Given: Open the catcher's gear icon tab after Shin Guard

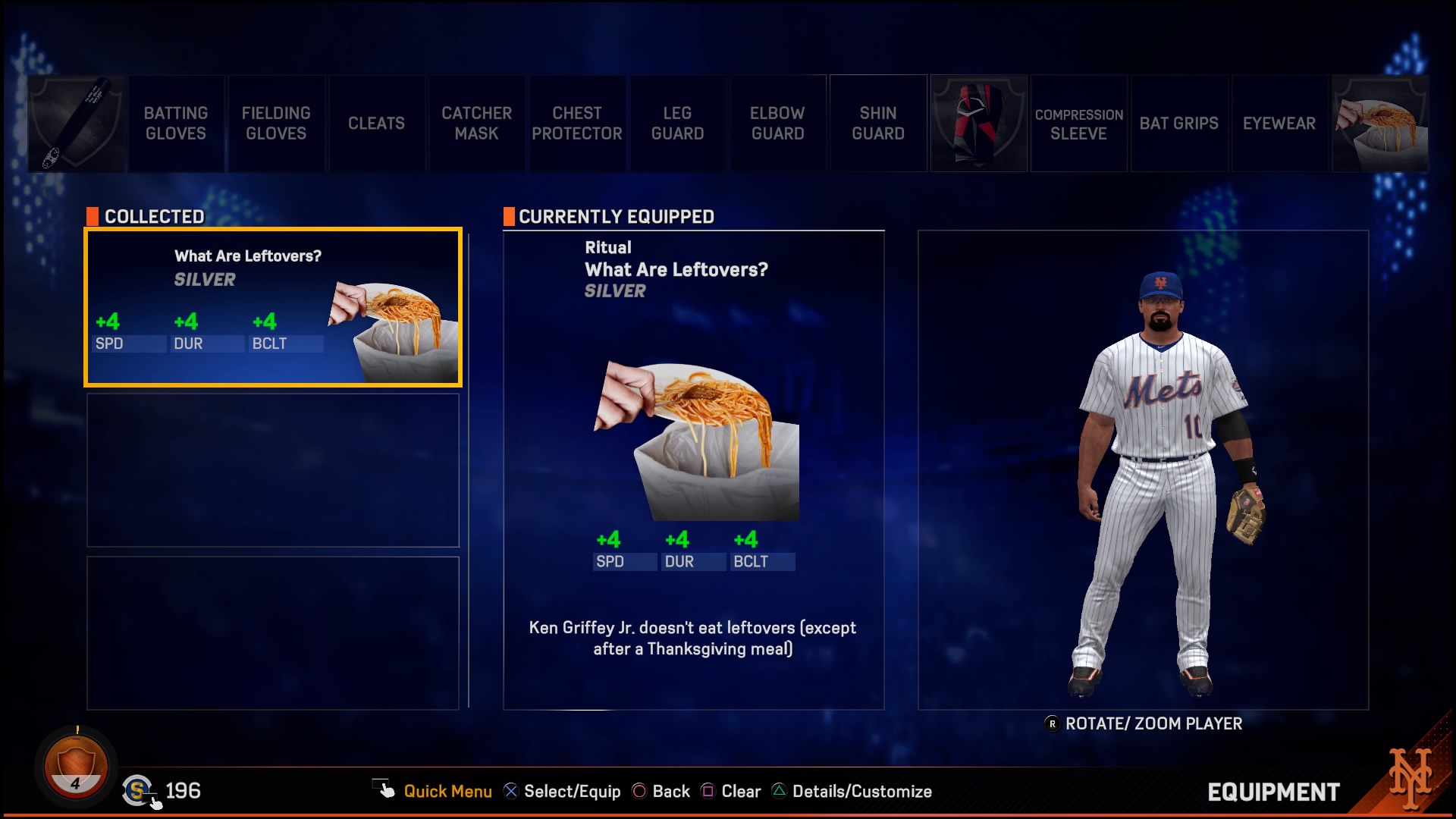Looking at the screenshot, I should tap(978, 123).
